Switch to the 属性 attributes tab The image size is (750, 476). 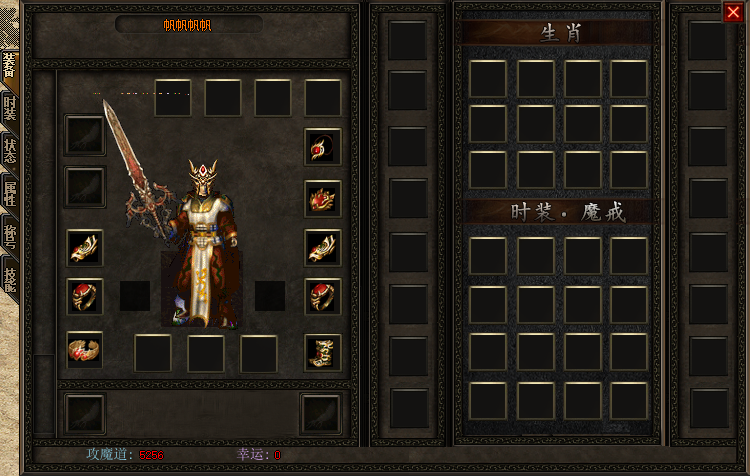(10, 193)
